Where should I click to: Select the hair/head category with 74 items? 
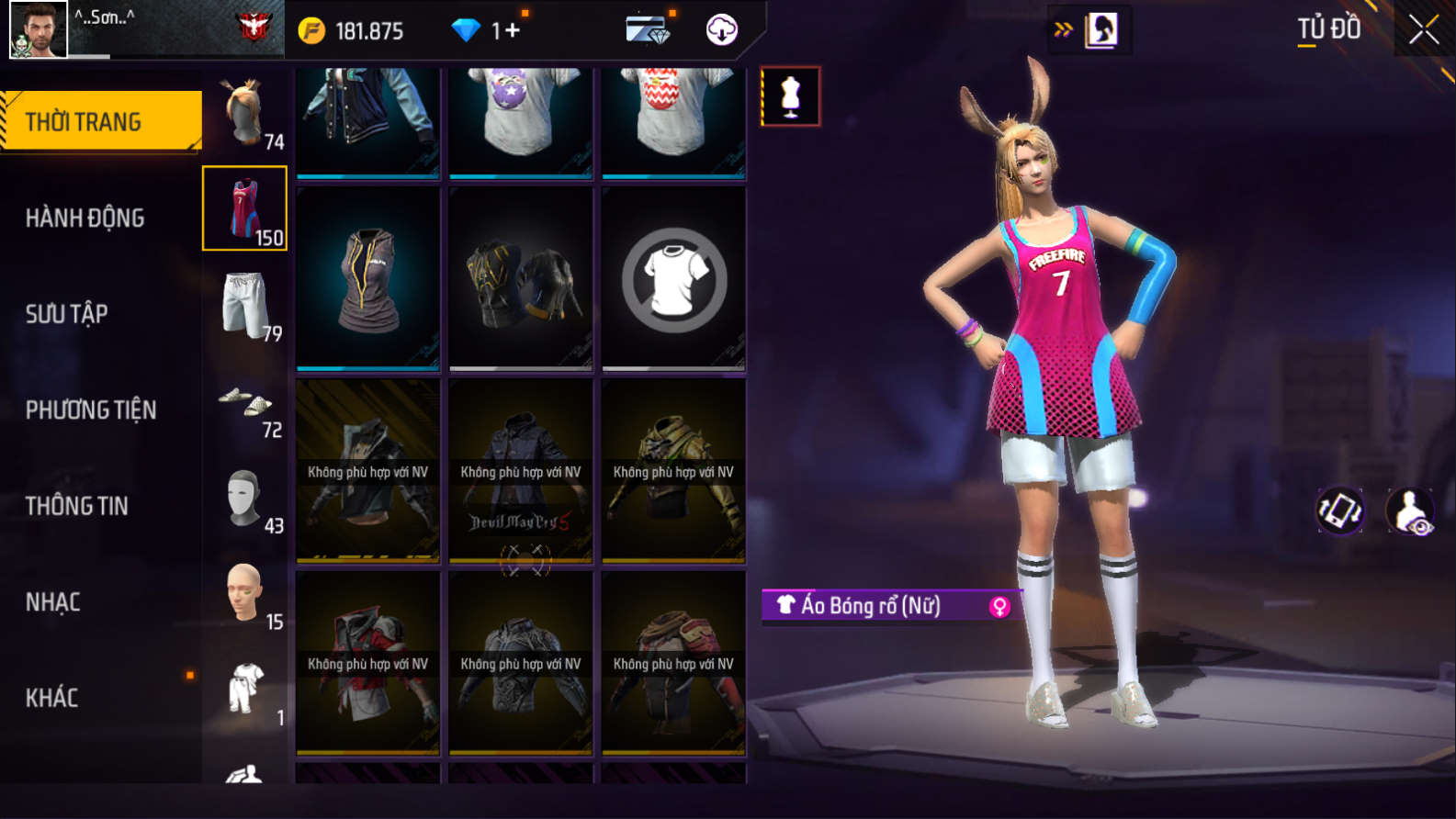pyautogui.click(x=245, y=114)
